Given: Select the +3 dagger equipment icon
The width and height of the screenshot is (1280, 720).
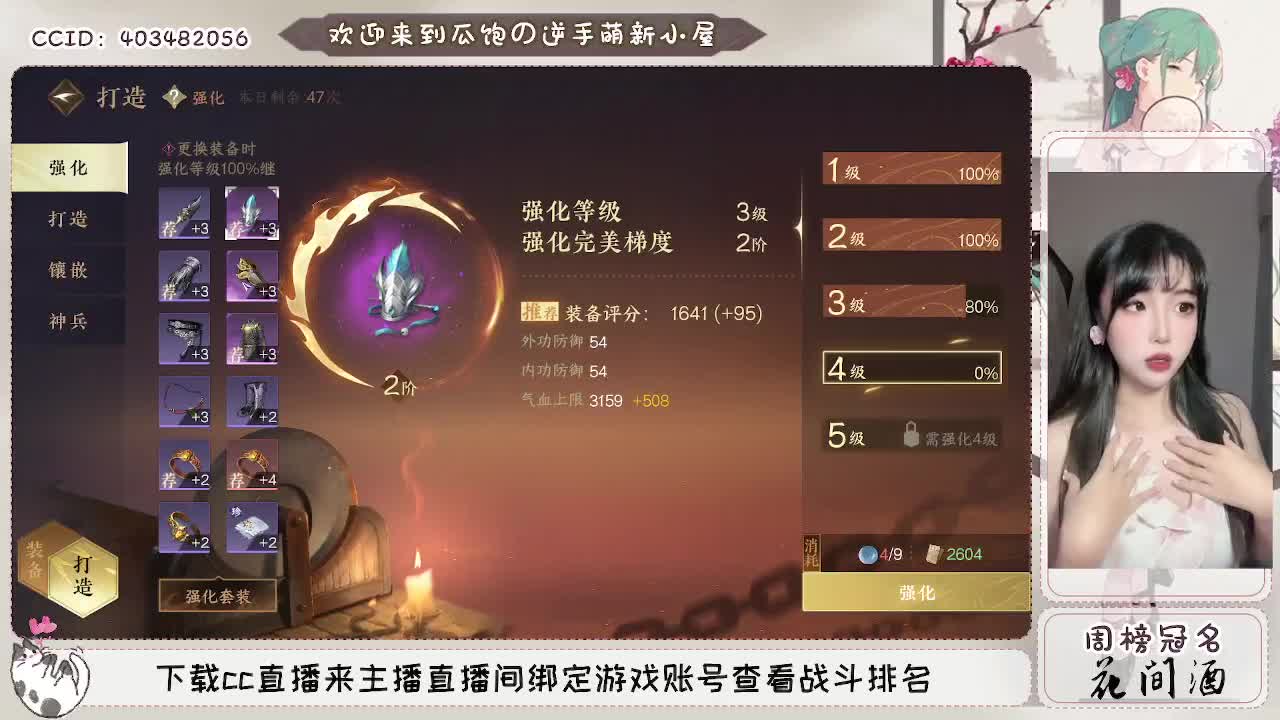Looking at the screenshot, I should tap(184, 212).
